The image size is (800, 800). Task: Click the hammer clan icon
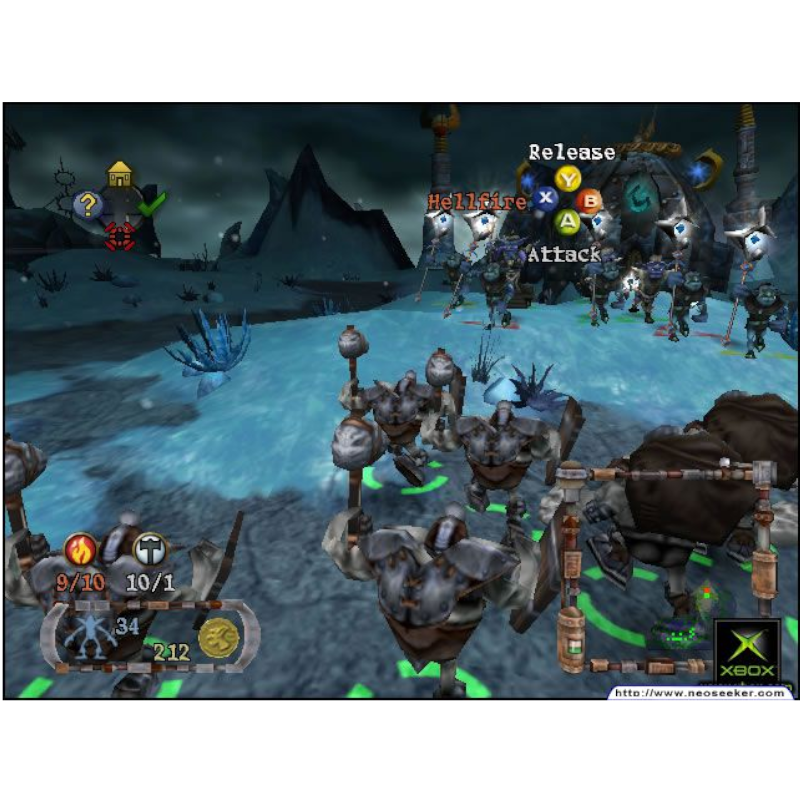(150, 549)
